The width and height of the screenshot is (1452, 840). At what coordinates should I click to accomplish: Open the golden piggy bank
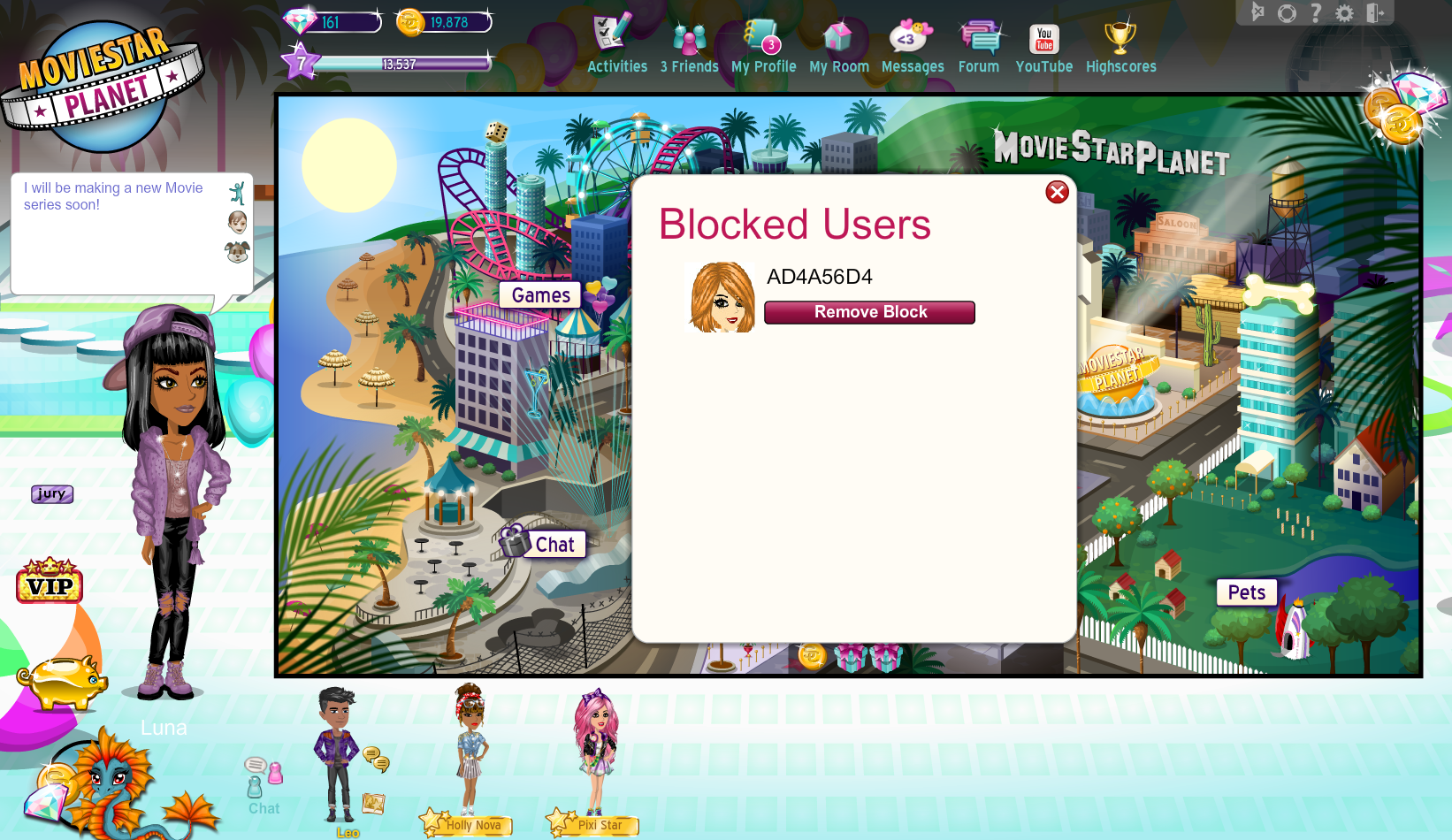click(62, 680)
